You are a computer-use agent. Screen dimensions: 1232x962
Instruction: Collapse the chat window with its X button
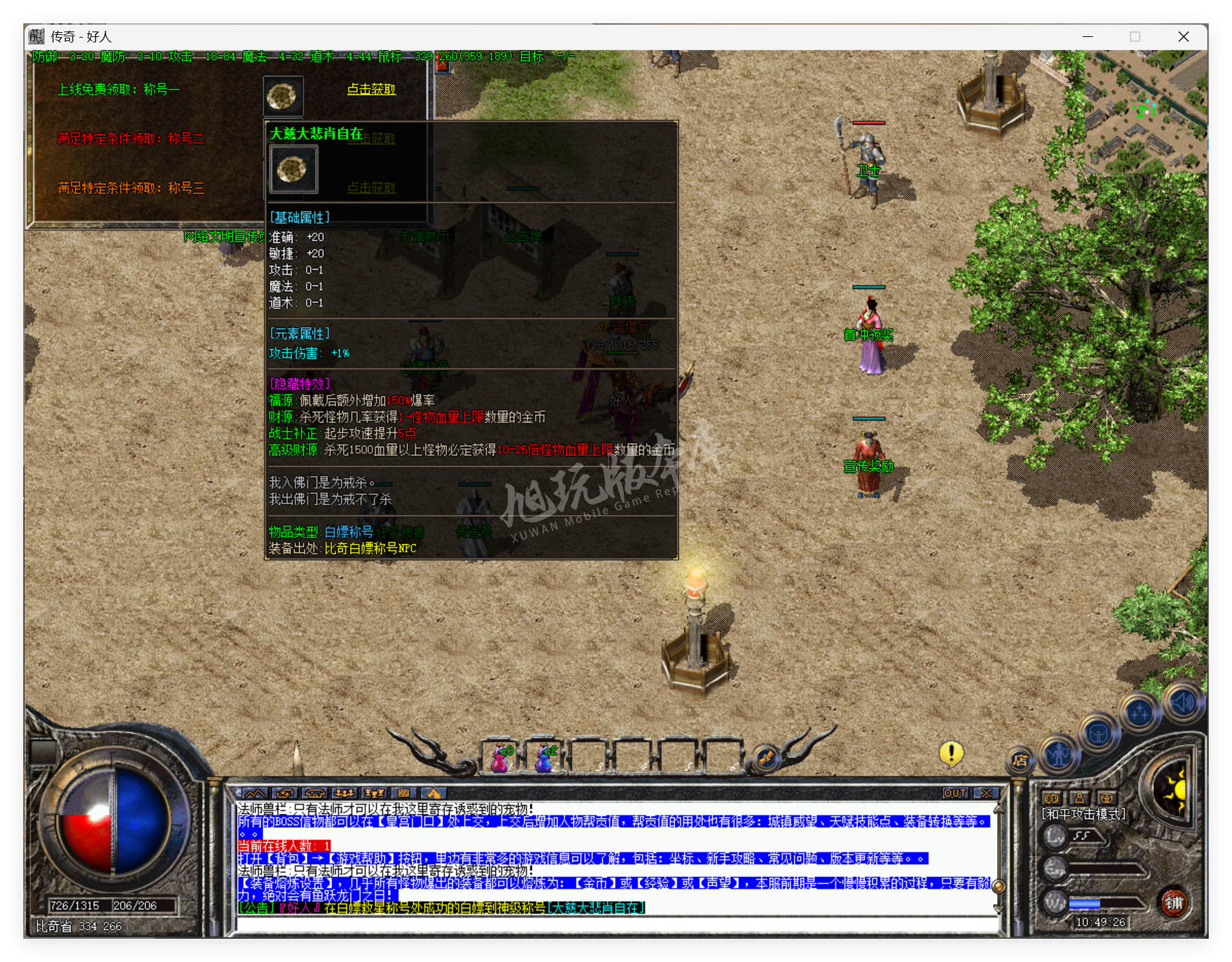[986, 793]
